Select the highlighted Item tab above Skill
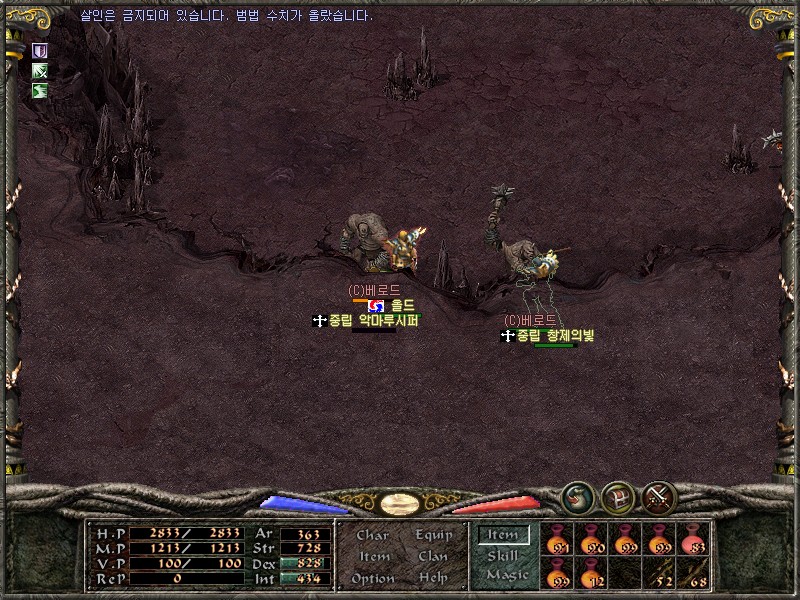 (x=503, y=535)
